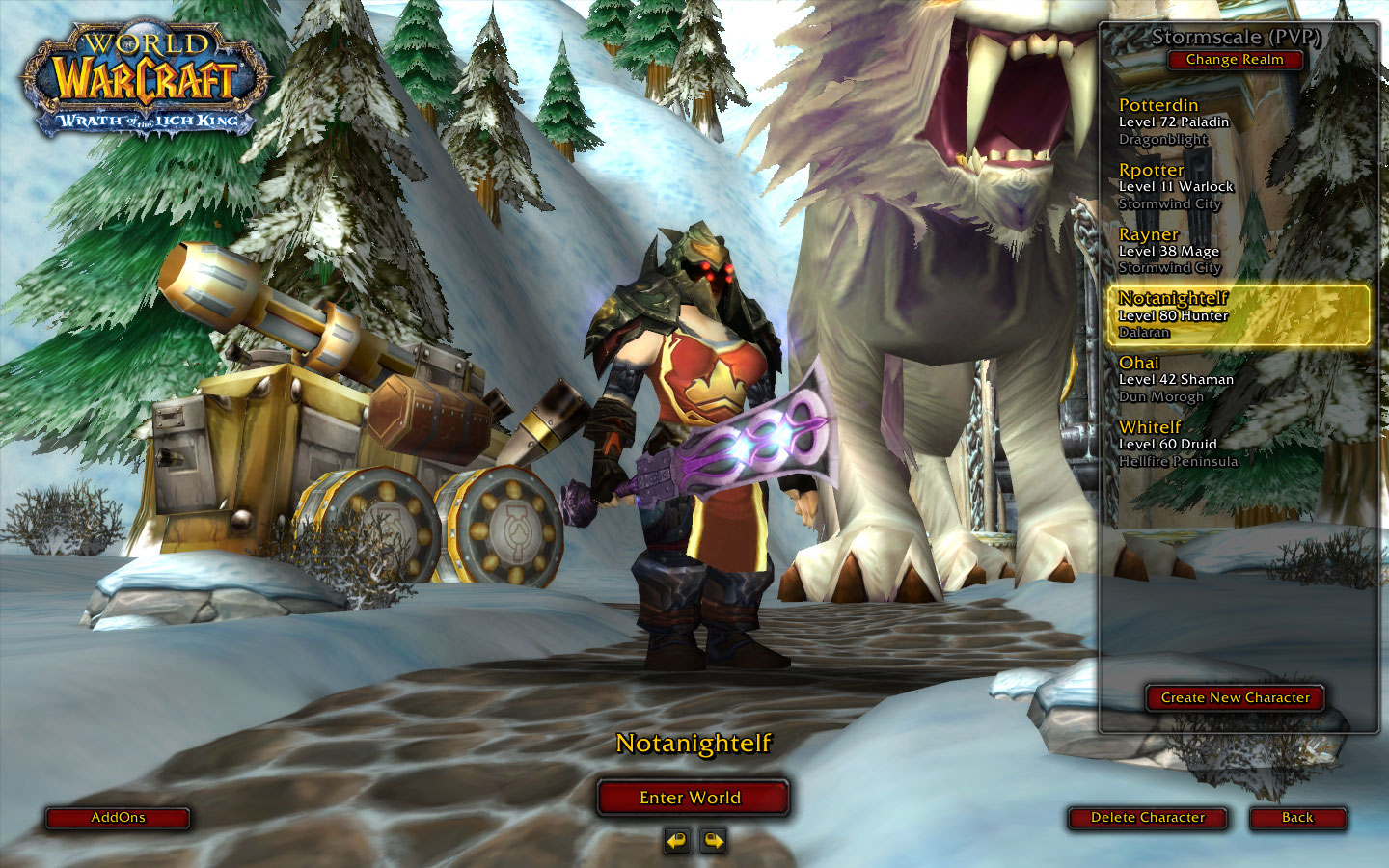The height and width of the screenshot is (868, 1389).
Task: Select the Rayner mage character
Action: pyautogui.click(x=1239, y=251)
